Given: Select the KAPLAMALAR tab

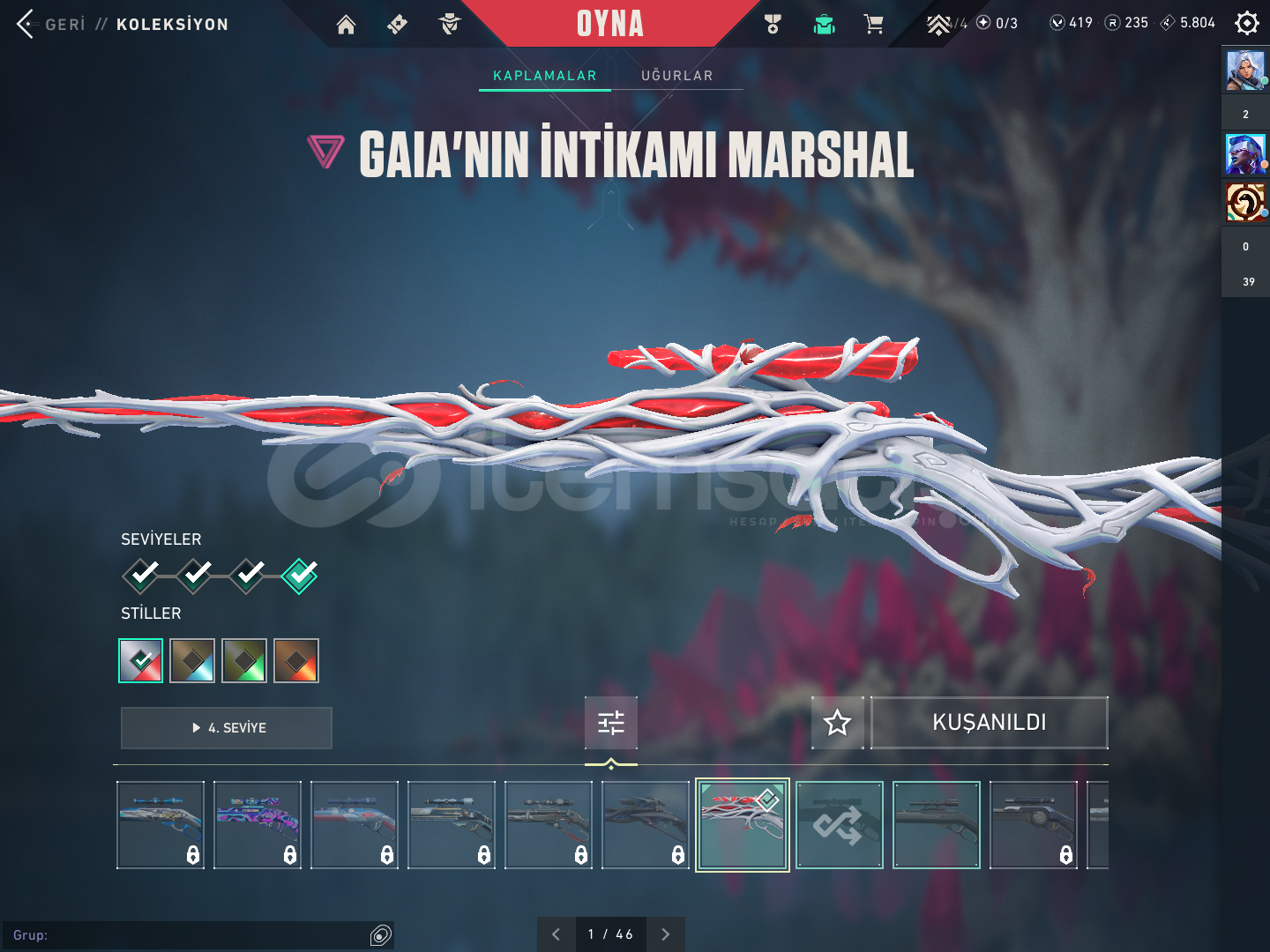Looking at the screenshot, I should coord(544,76).
